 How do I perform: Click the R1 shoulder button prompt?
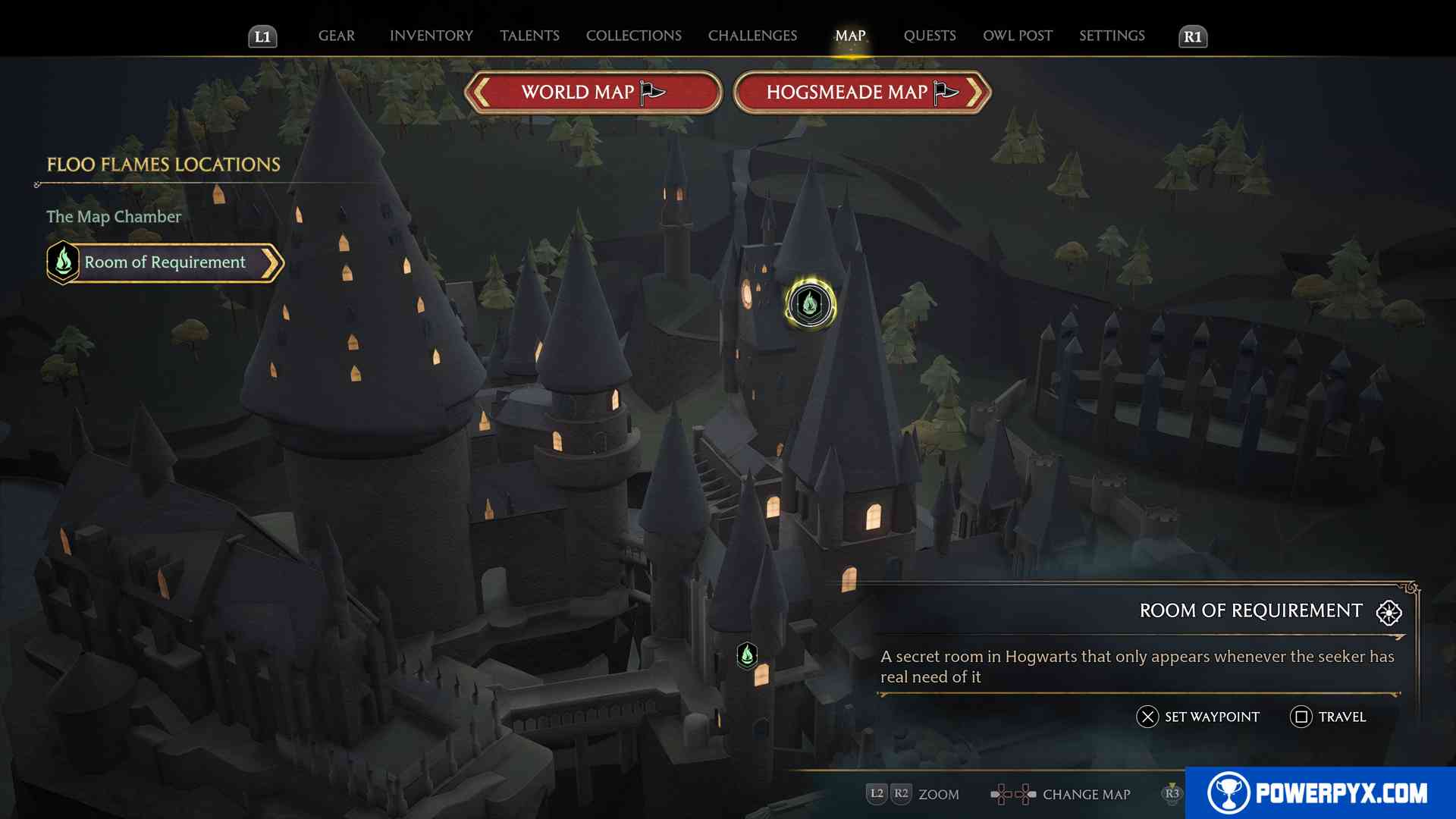tap(1193, 35)
